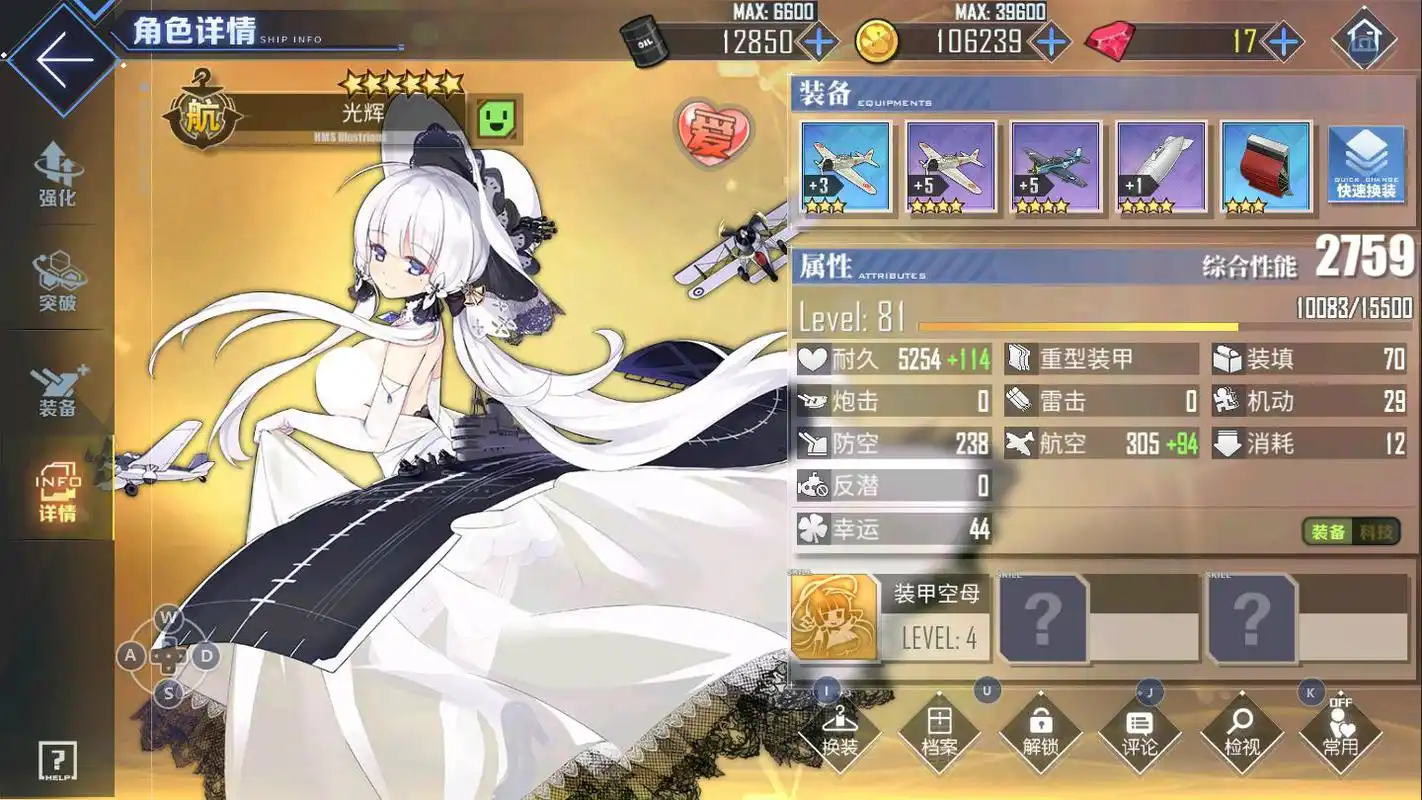Click the 检视 inspect button
Screen dimensions: 1422x800
1241,733
